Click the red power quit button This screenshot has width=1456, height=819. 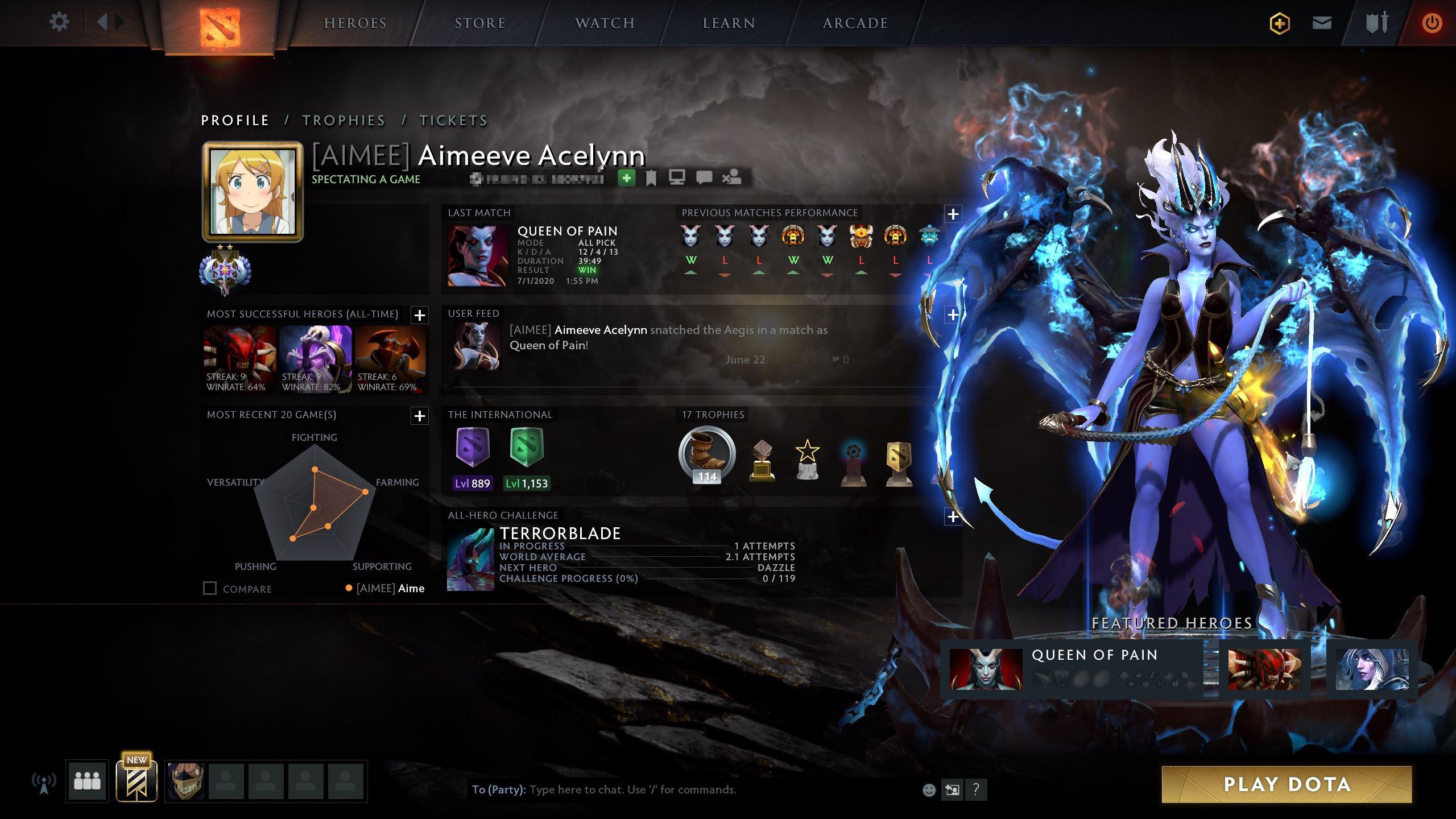pyautogui.click(x=1432, y=23)
